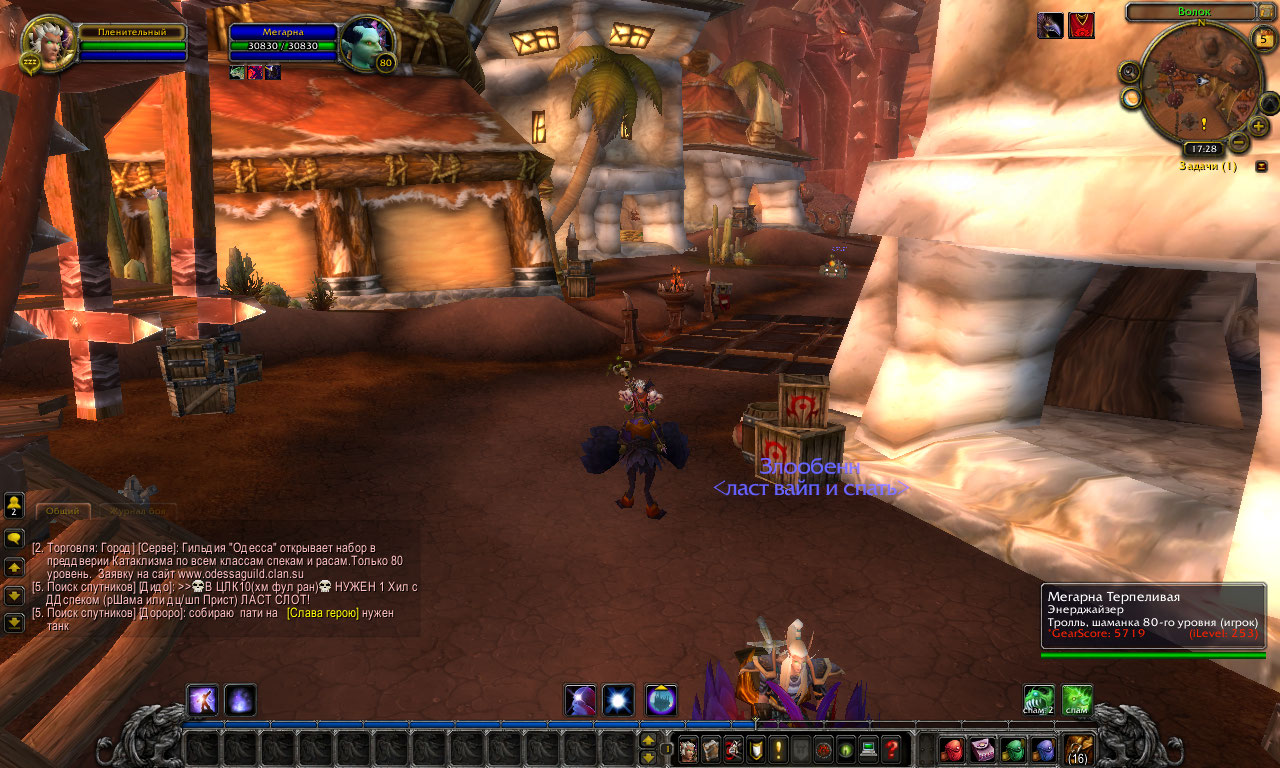Toggle the minimap tracking magnifier button
1280x768 pixels.
coord(1130,71)
